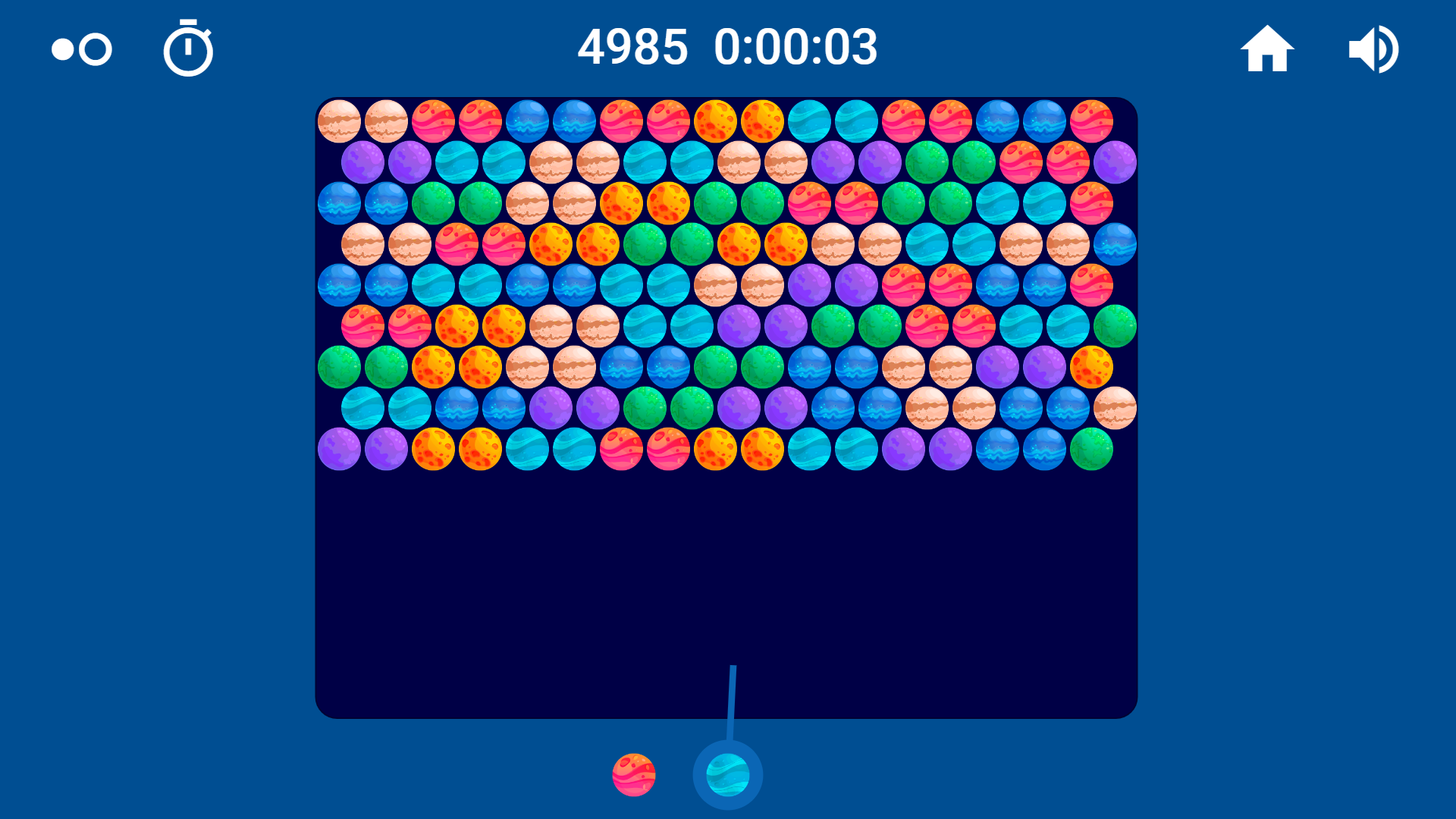1456x819 pixels.
Task: Return home using the house button
Action: click(x=1267, y=49)
